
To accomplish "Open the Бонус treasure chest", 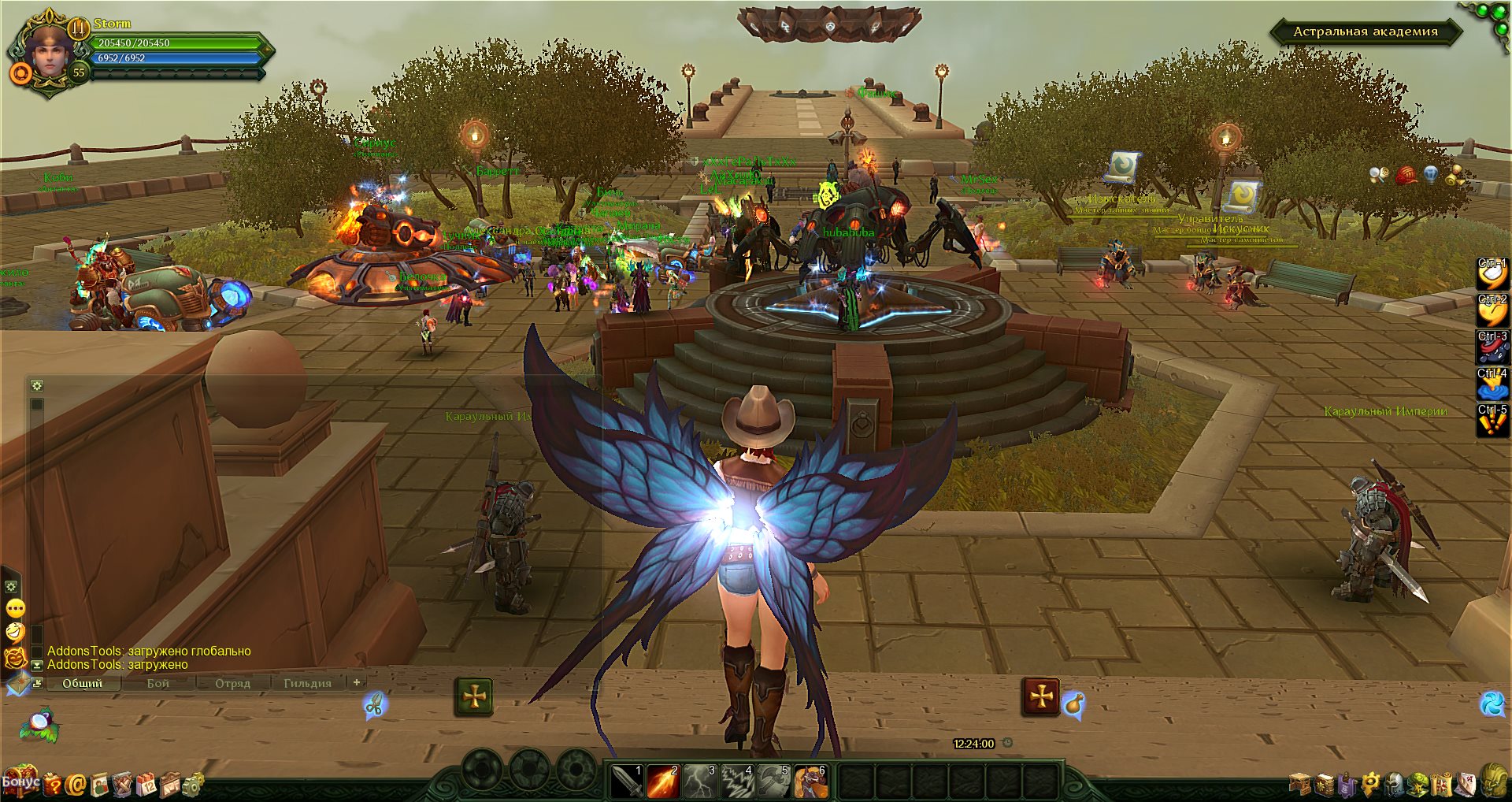I will [x=20, y=781].
